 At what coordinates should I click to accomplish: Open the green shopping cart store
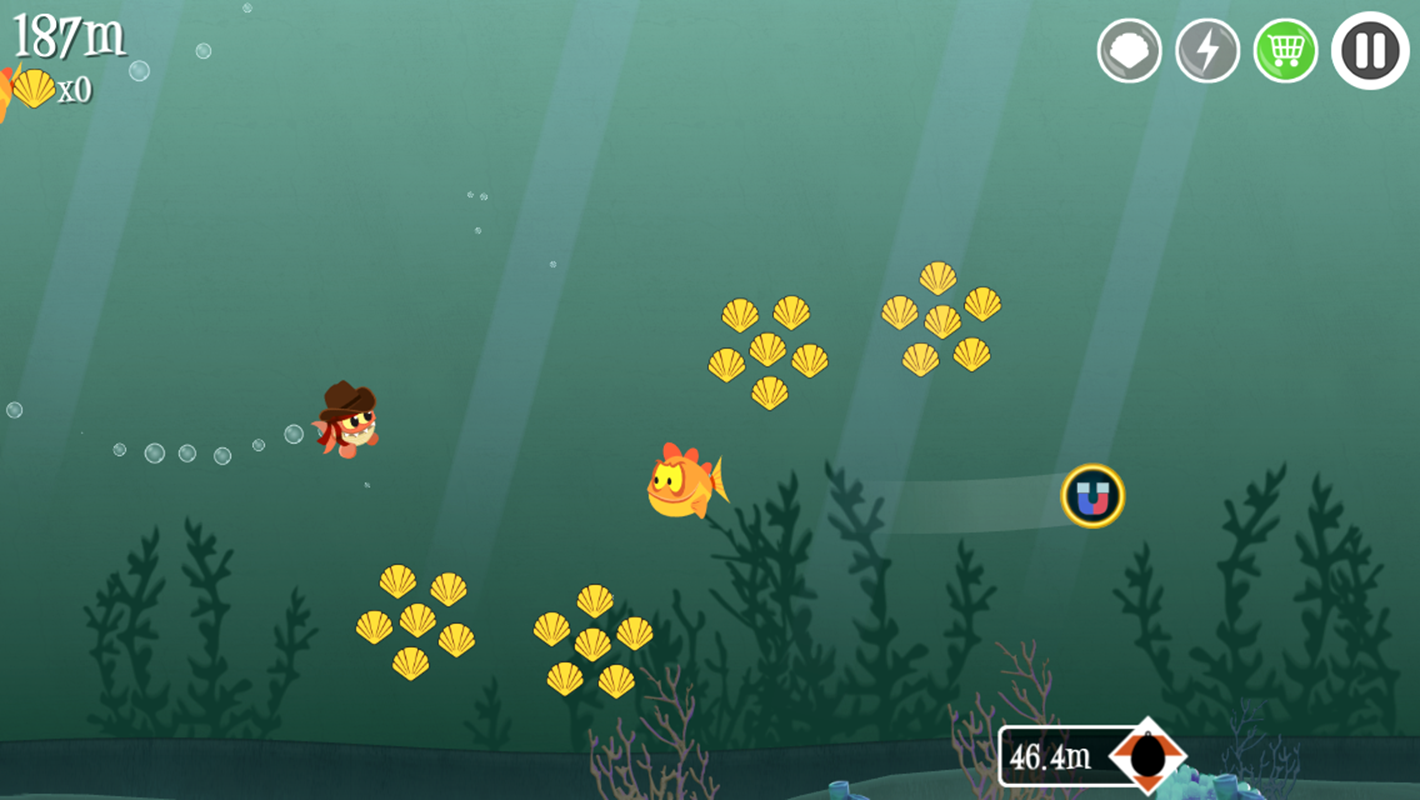point(1285,50)
